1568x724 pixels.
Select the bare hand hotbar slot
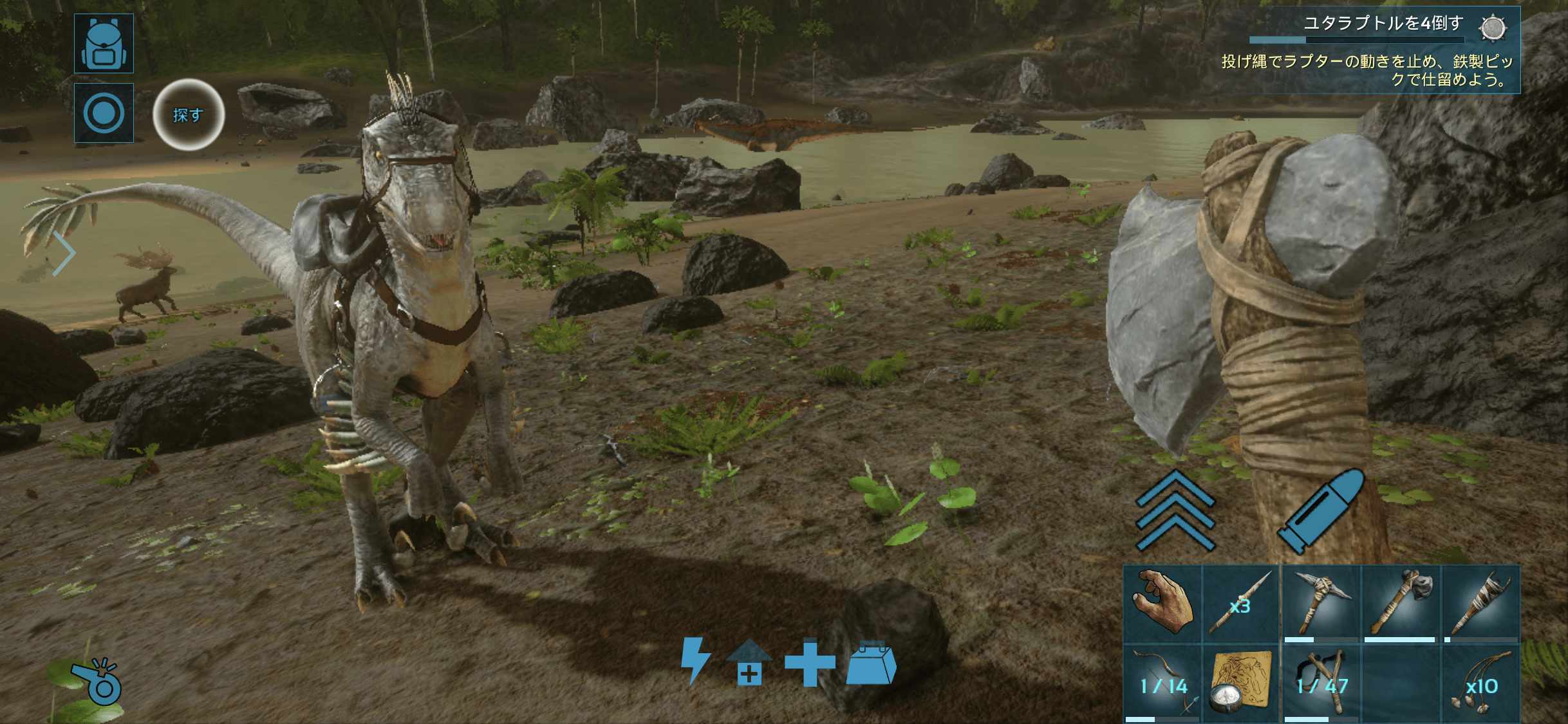[x=1162, y=604]
